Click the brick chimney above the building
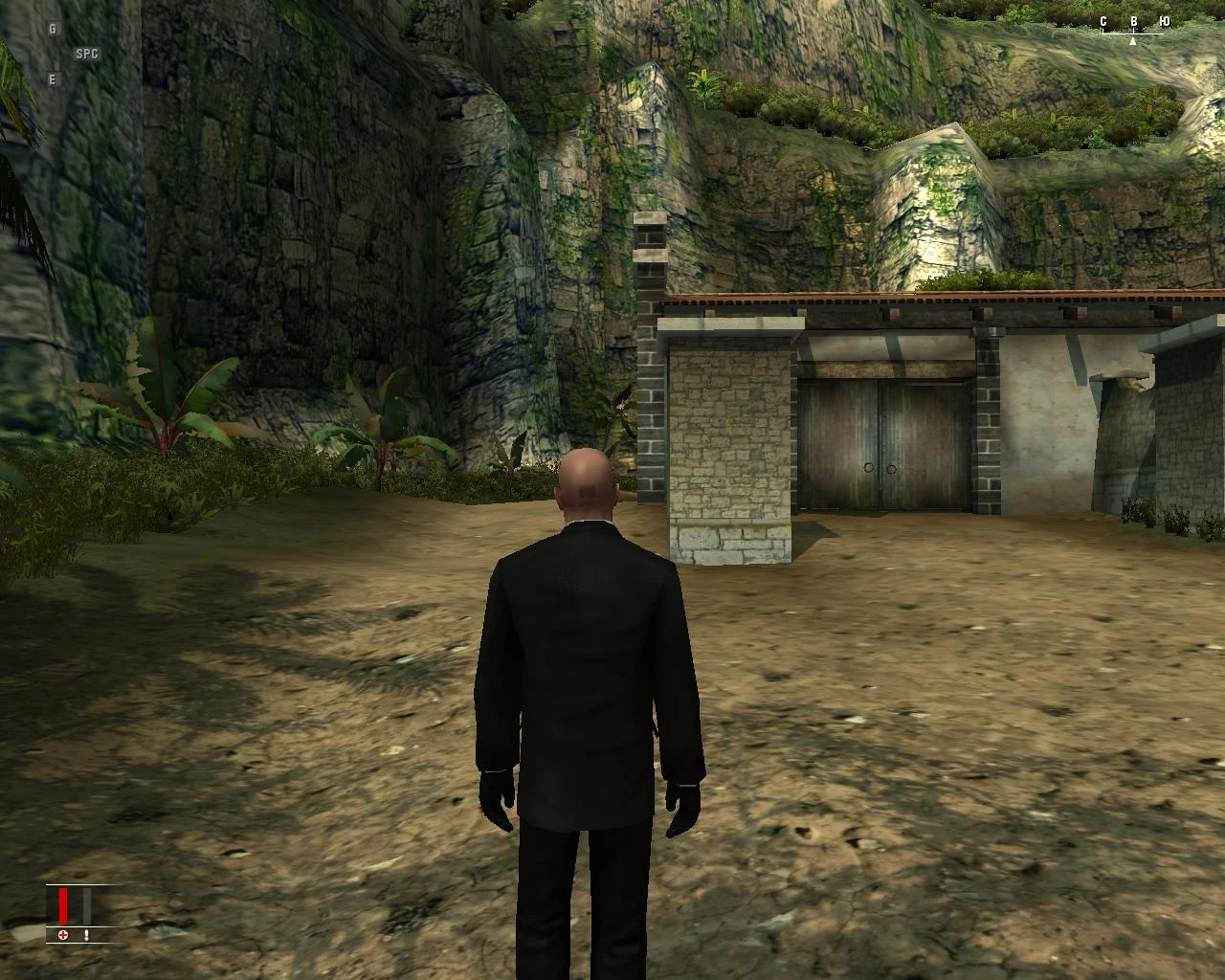The width and height of the screenshot is (1225, 980). [x=651, y=249]
